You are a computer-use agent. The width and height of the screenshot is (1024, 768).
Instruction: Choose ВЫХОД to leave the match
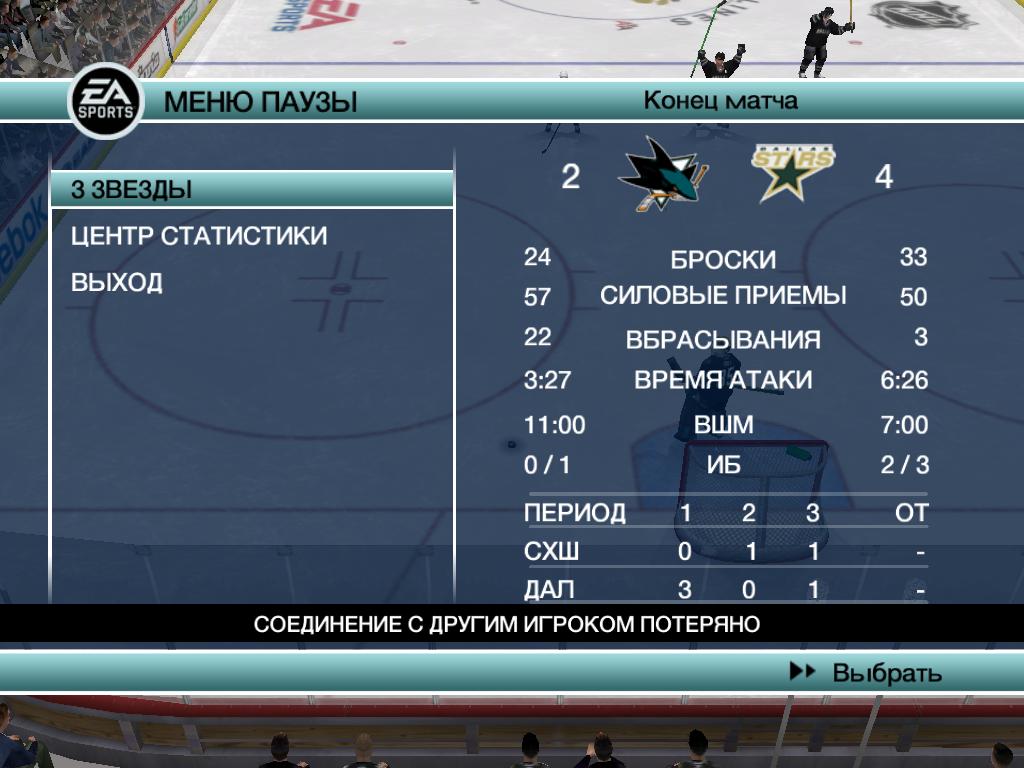[x=117, y=283]
